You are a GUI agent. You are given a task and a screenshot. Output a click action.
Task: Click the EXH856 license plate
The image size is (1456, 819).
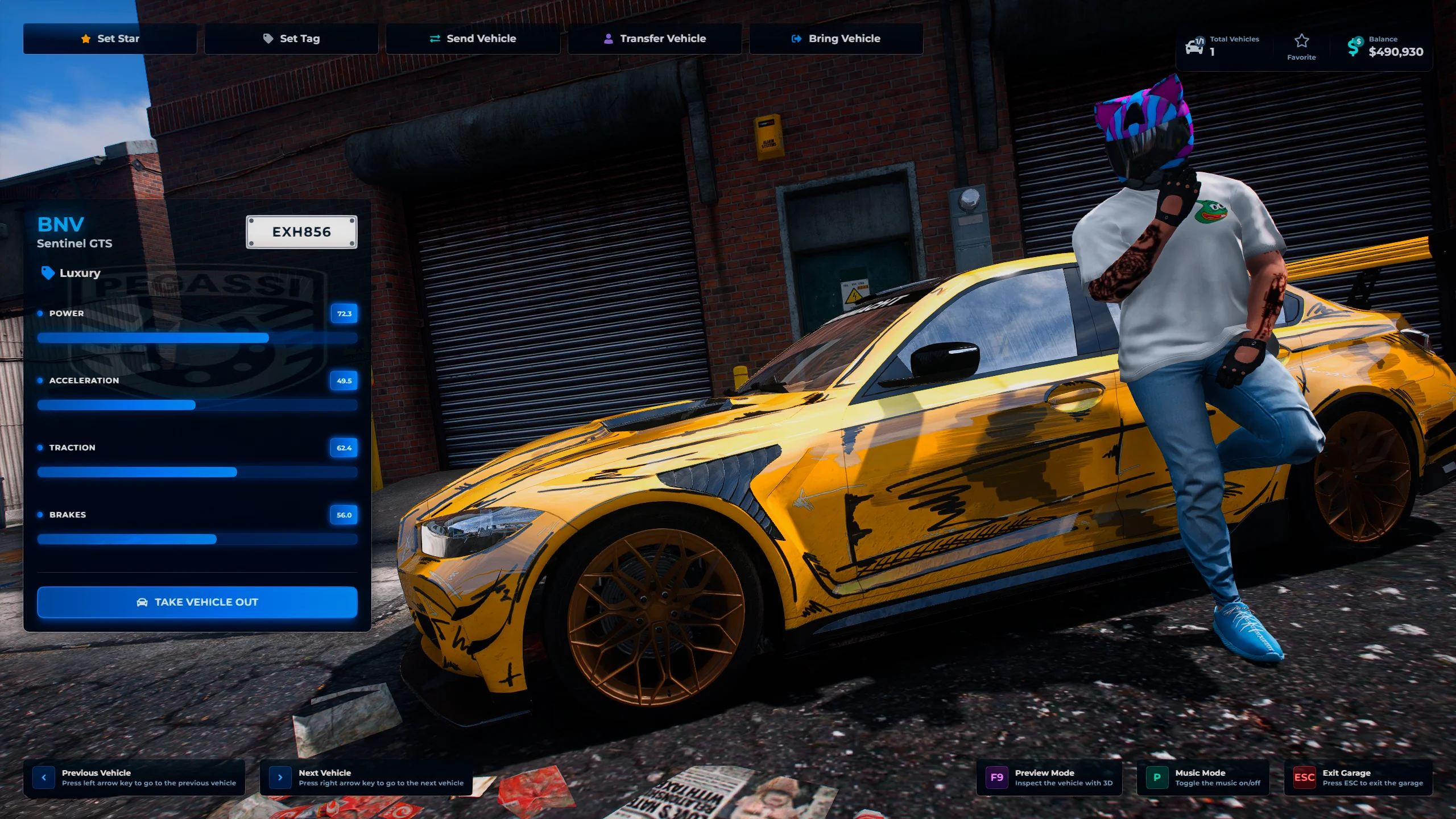[301, 232]
